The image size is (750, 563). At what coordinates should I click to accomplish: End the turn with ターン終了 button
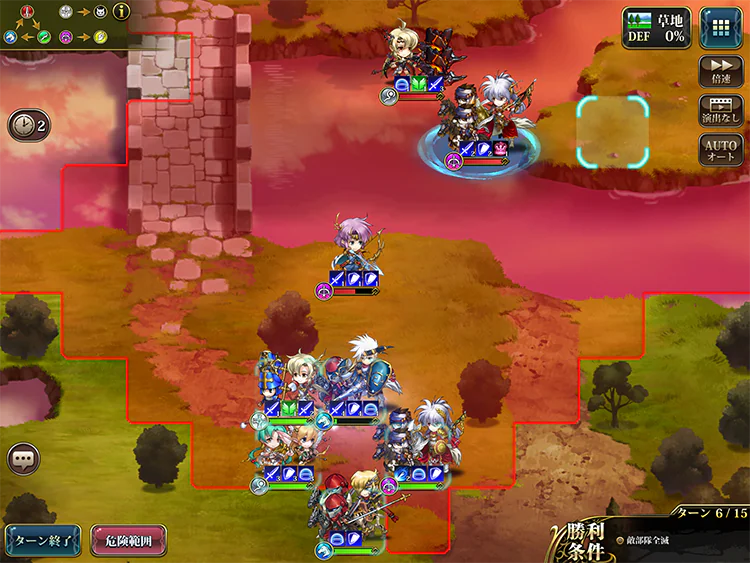[42, 540]
